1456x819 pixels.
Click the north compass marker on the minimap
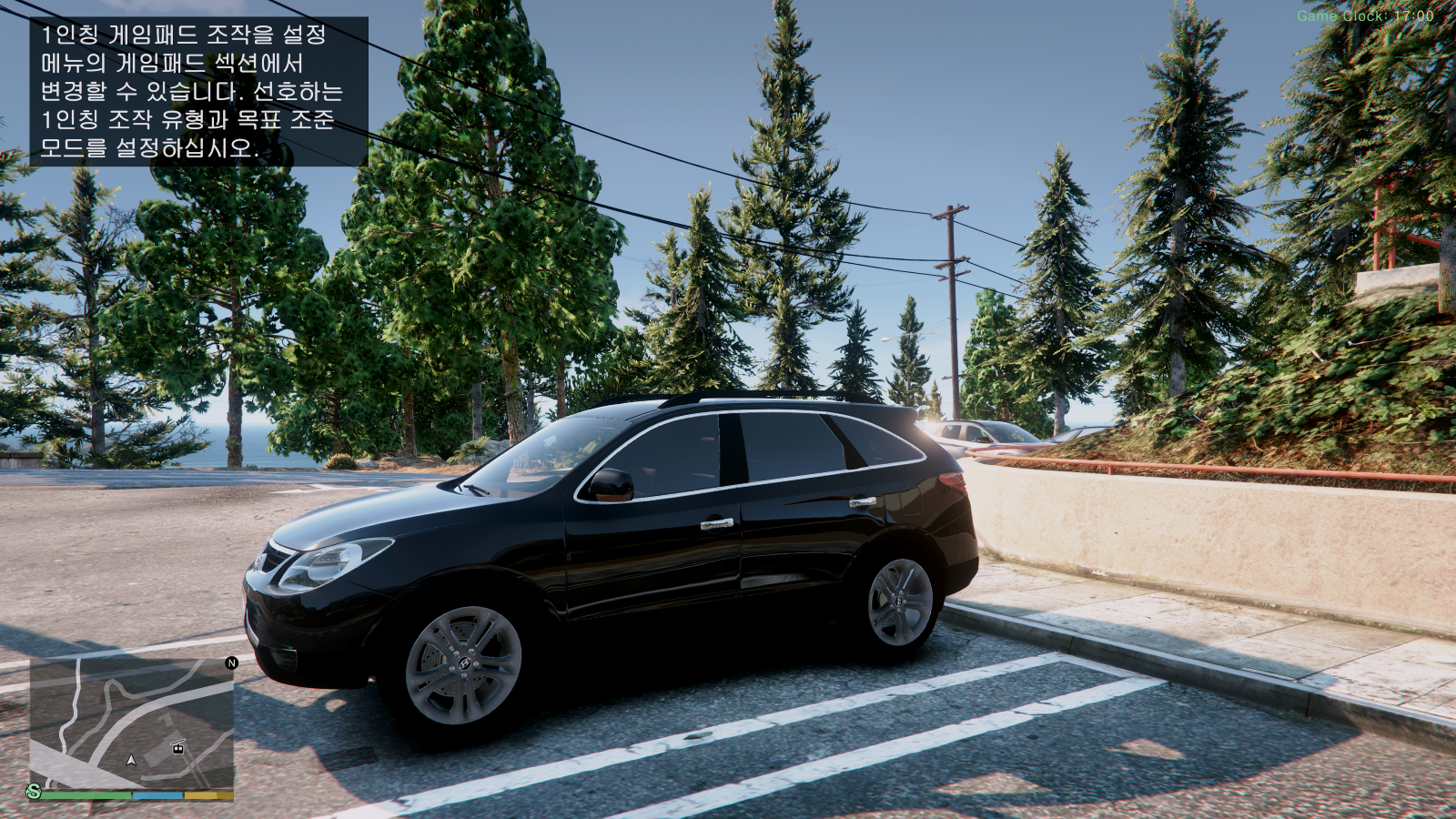pos(231,662)
